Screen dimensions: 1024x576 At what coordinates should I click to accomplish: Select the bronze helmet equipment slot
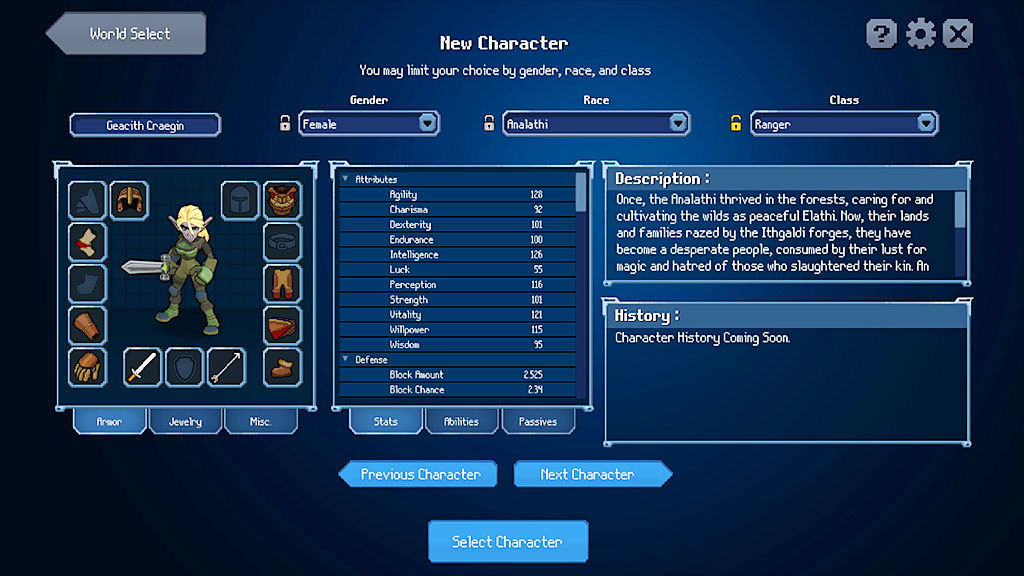coord(129,200)
